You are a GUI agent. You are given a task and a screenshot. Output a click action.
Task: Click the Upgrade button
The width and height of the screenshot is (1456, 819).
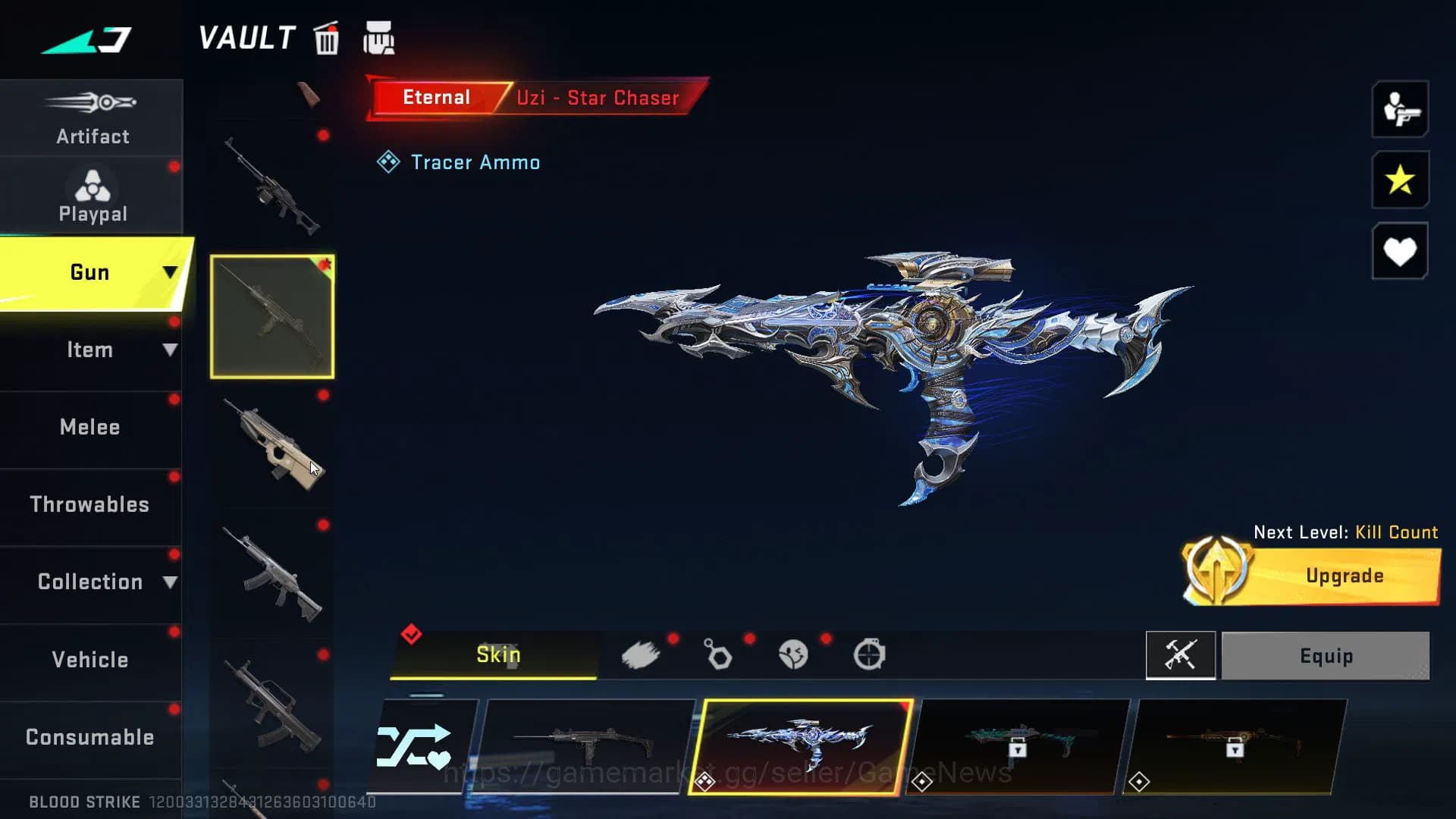1342,575
